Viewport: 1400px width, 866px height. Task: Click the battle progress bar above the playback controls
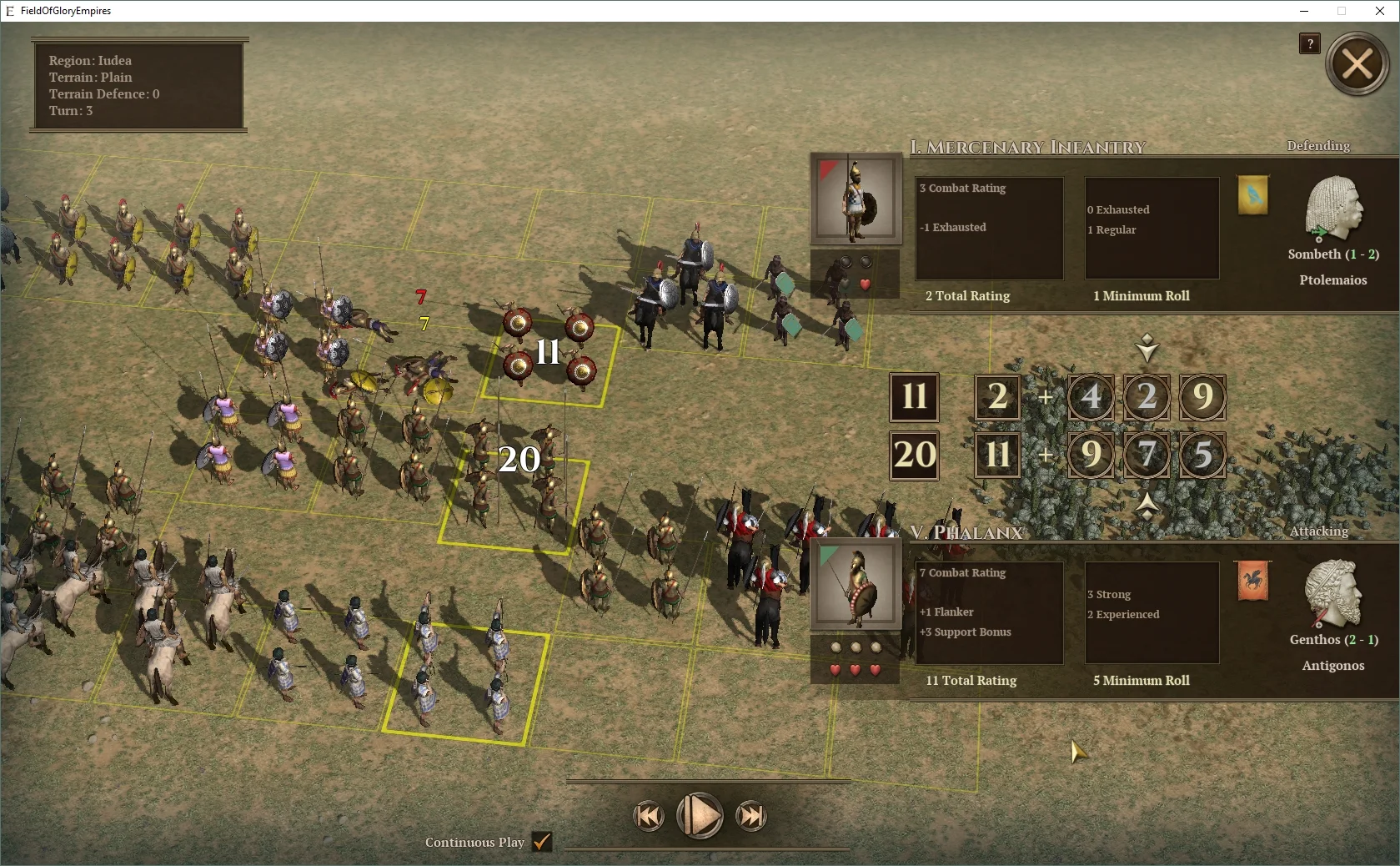pyautogui.click(x=707, y=782)
